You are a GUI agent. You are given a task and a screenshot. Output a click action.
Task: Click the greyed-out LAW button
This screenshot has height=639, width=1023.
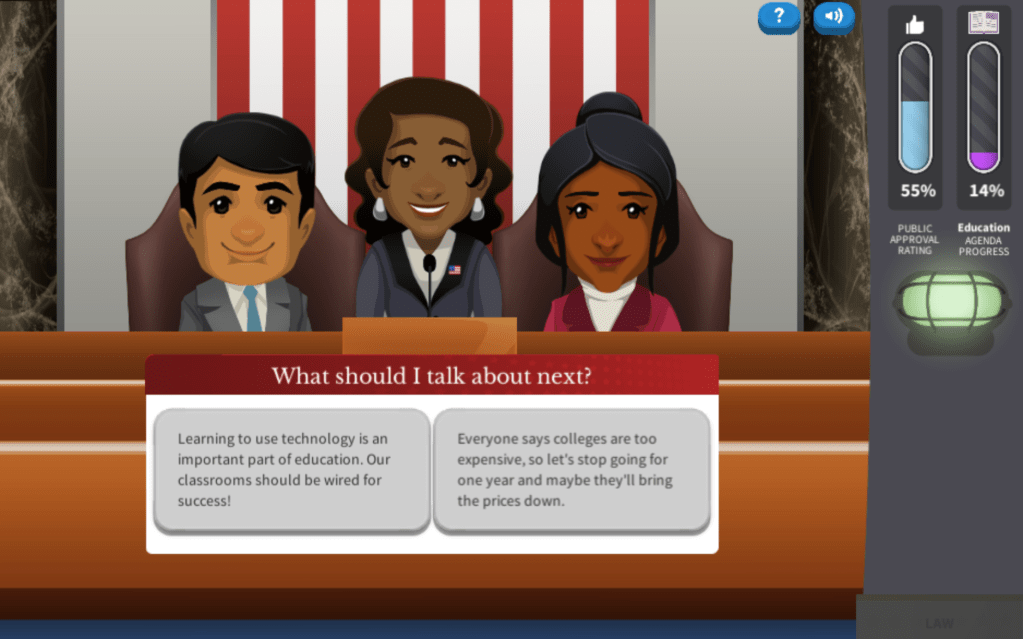[939, 622]
